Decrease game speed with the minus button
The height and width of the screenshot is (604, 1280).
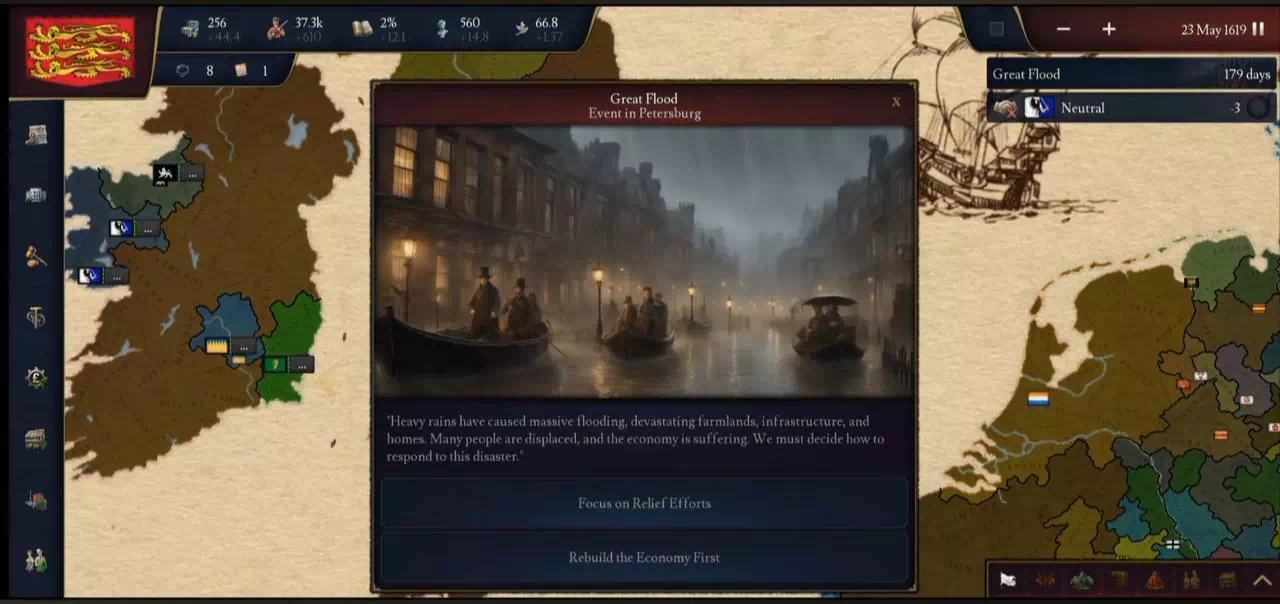click(1063, 29)
